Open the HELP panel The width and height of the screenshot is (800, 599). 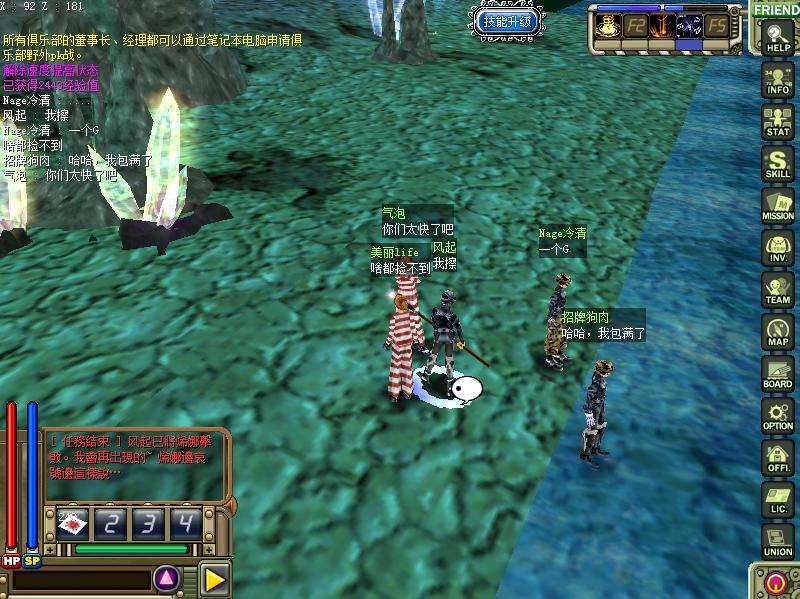pos(778,39)
